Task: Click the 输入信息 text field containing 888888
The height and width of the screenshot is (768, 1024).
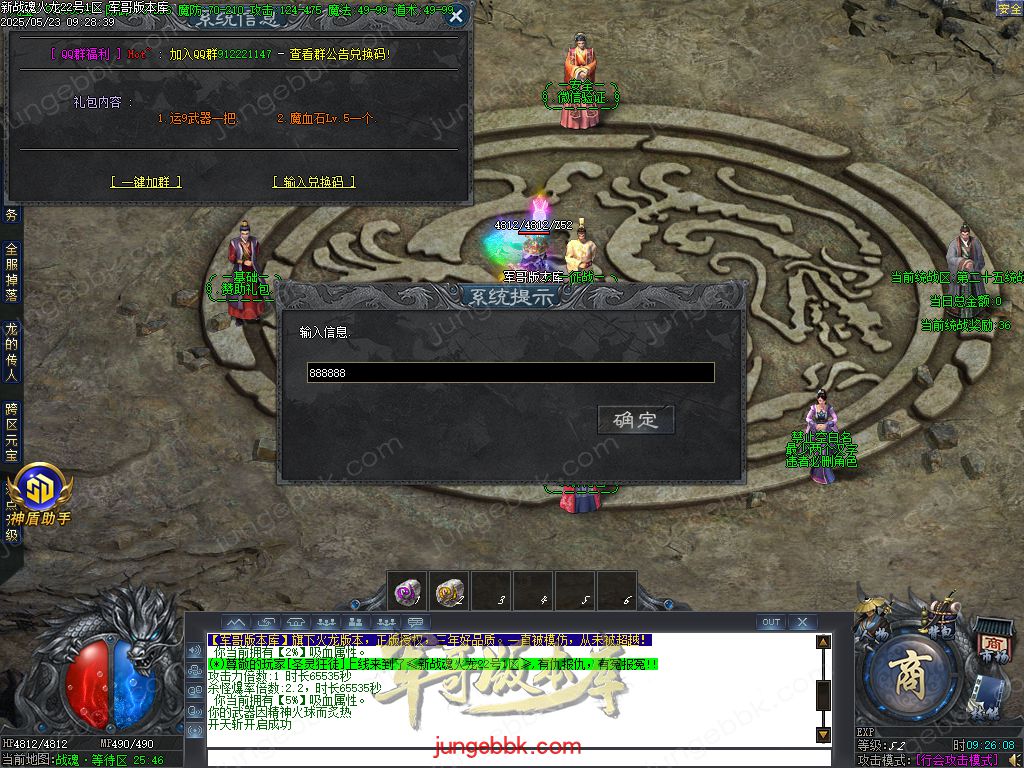Action: click(x=510, y=373)
